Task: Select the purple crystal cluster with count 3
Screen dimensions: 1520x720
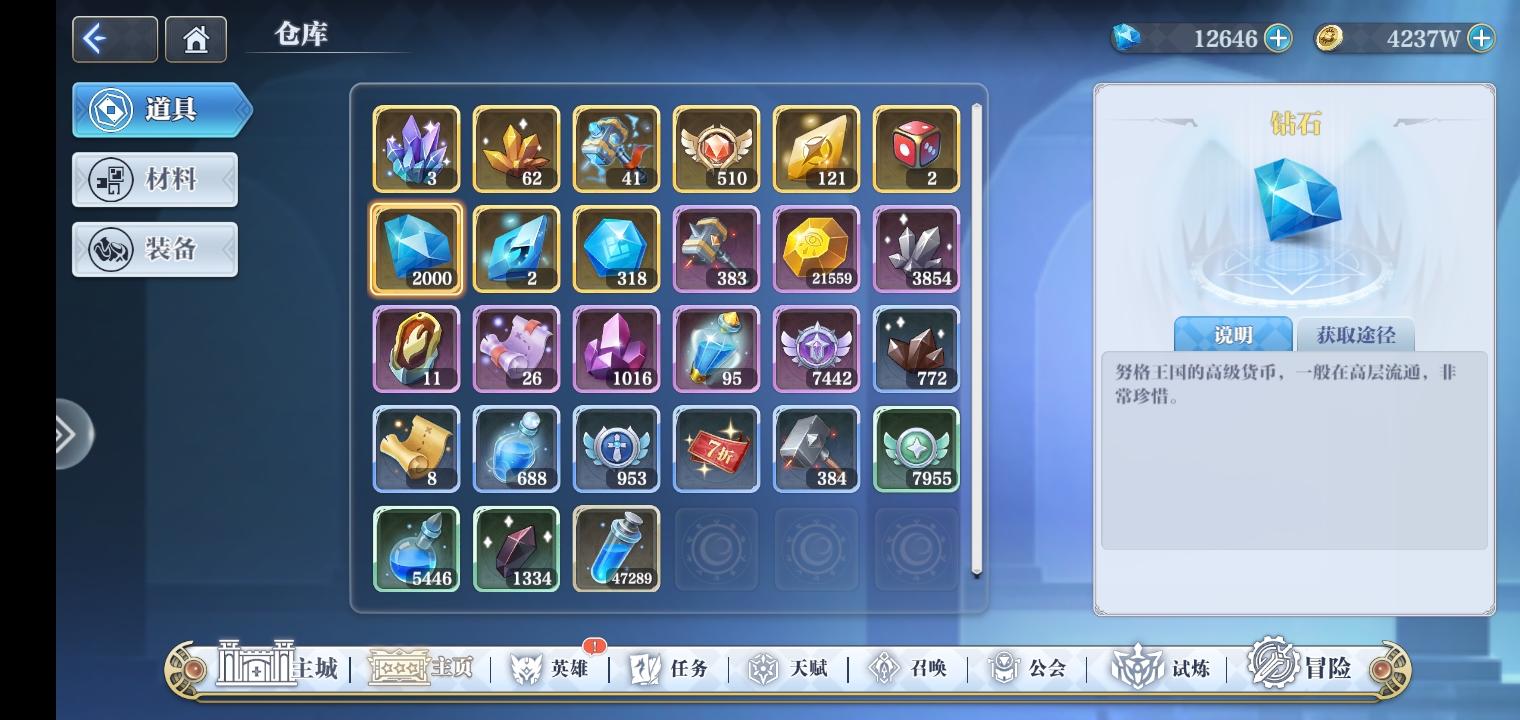Action: tap(416, 149)
